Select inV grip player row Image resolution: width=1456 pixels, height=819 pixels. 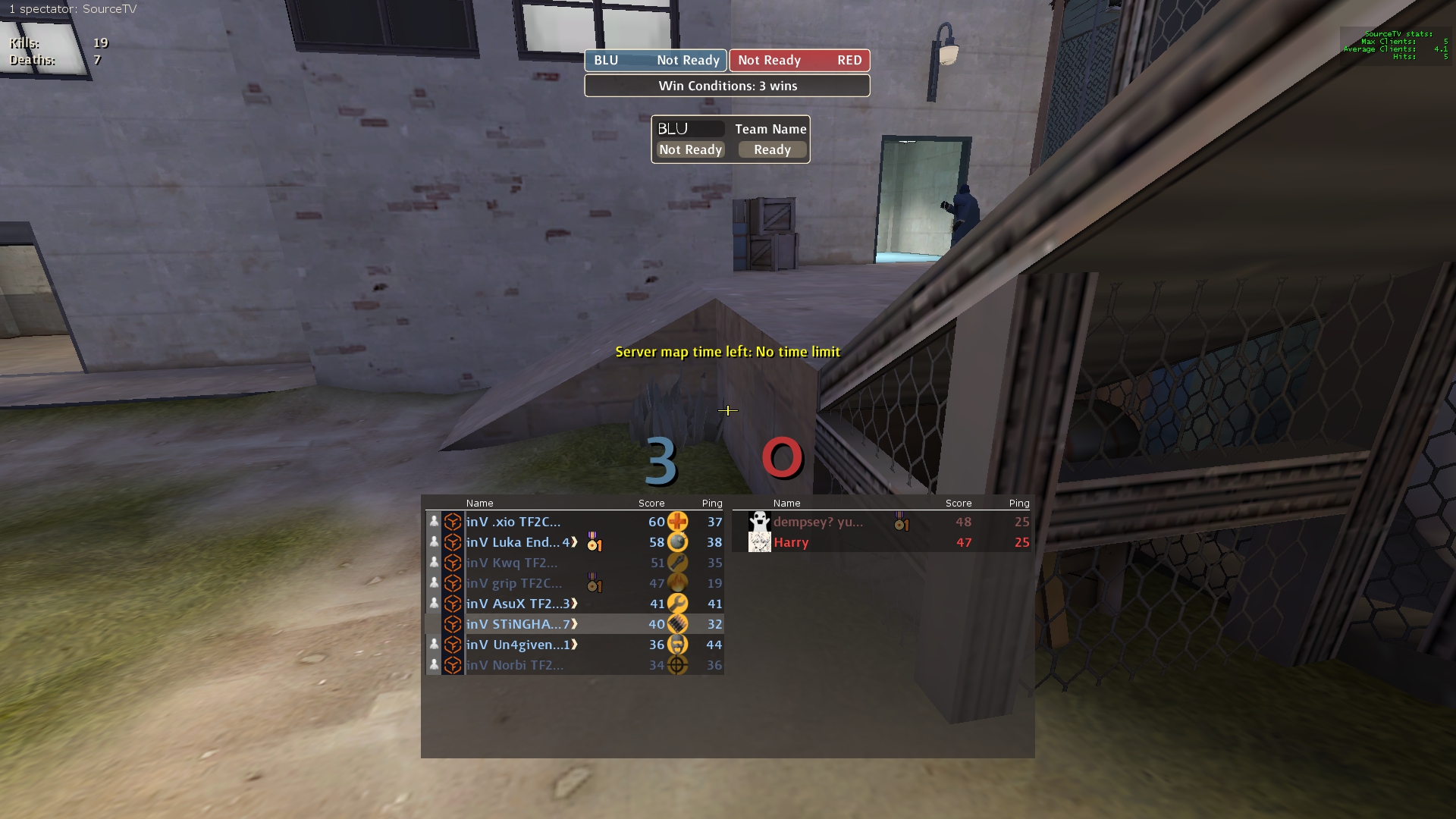click(514, 583)
